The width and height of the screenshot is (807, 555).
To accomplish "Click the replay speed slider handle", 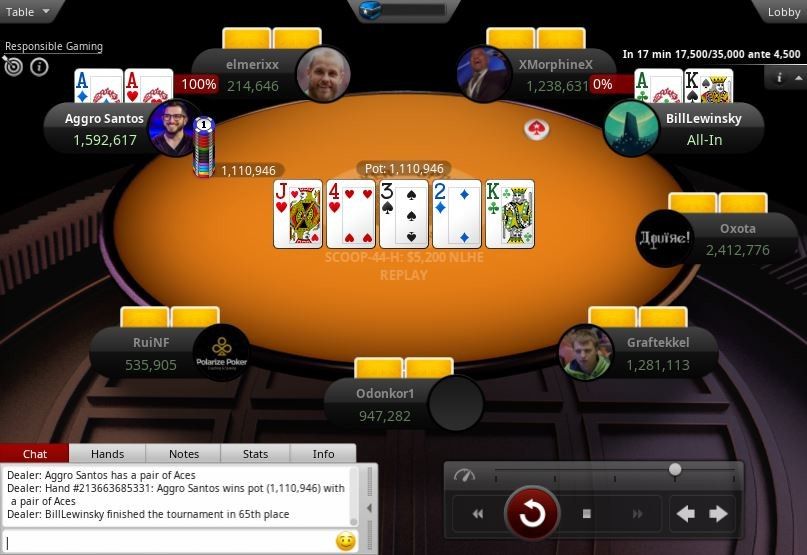I will click(x=676, y=469).
